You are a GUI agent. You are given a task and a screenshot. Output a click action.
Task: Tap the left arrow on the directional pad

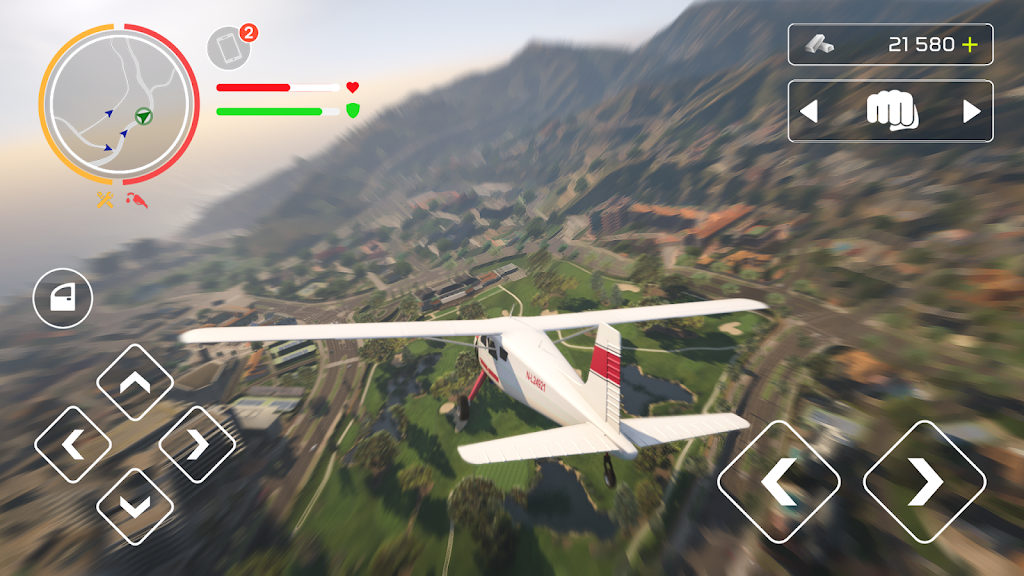click(x=73, y=444)
